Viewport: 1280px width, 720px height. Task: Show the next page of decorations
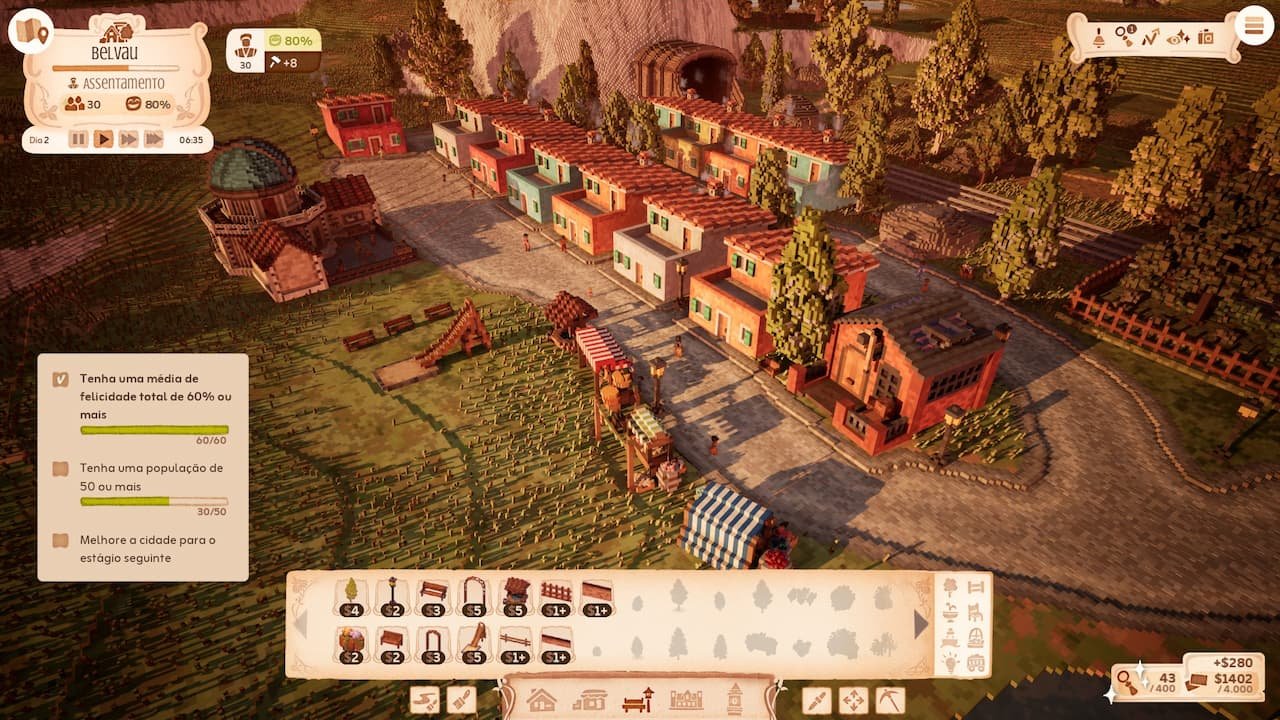(x=921, y=625)
